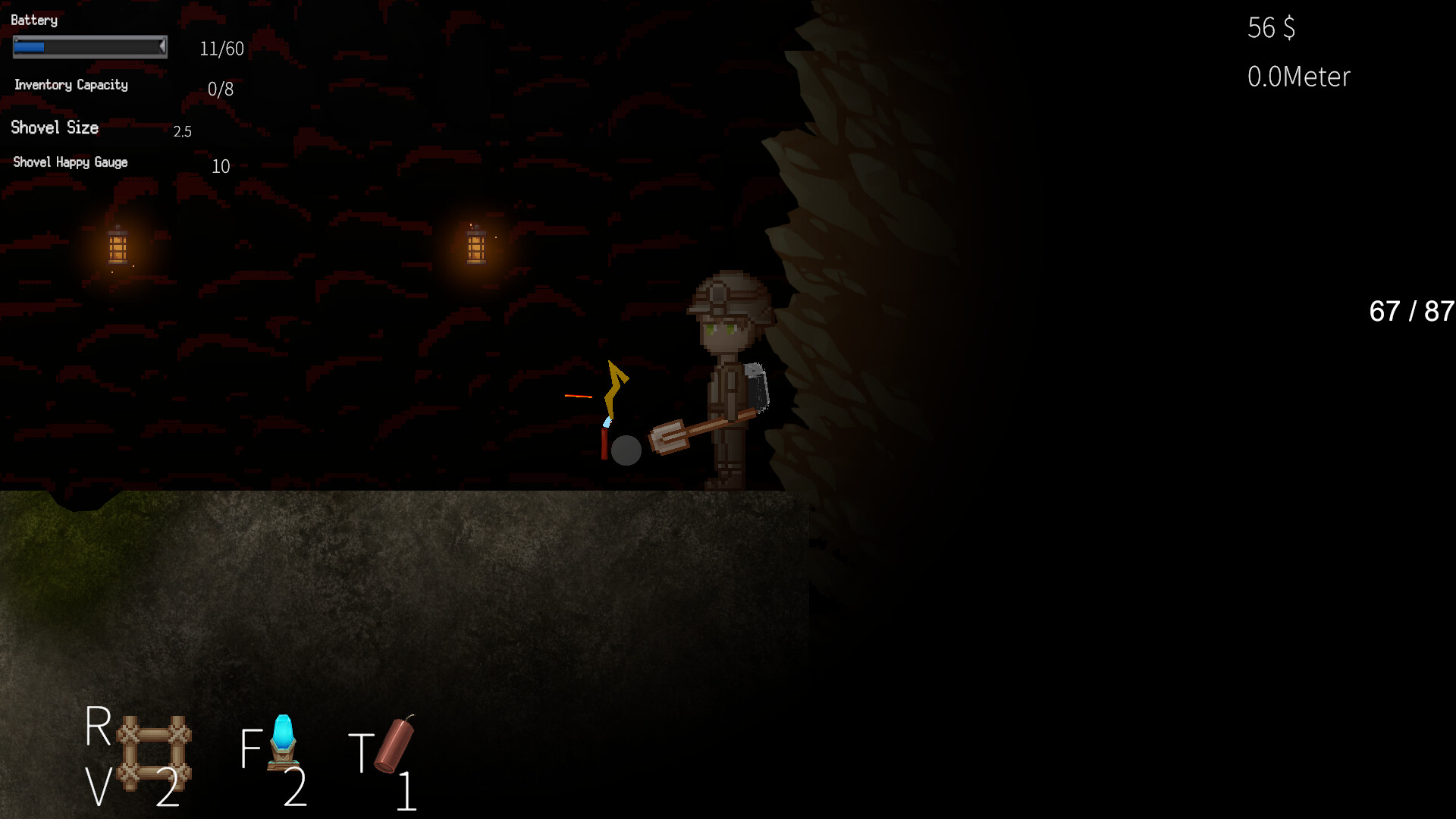This screenshot has width=1456, height=819.
Task: Click the Shovel Size 2.5 value
Action: point(182,130)
